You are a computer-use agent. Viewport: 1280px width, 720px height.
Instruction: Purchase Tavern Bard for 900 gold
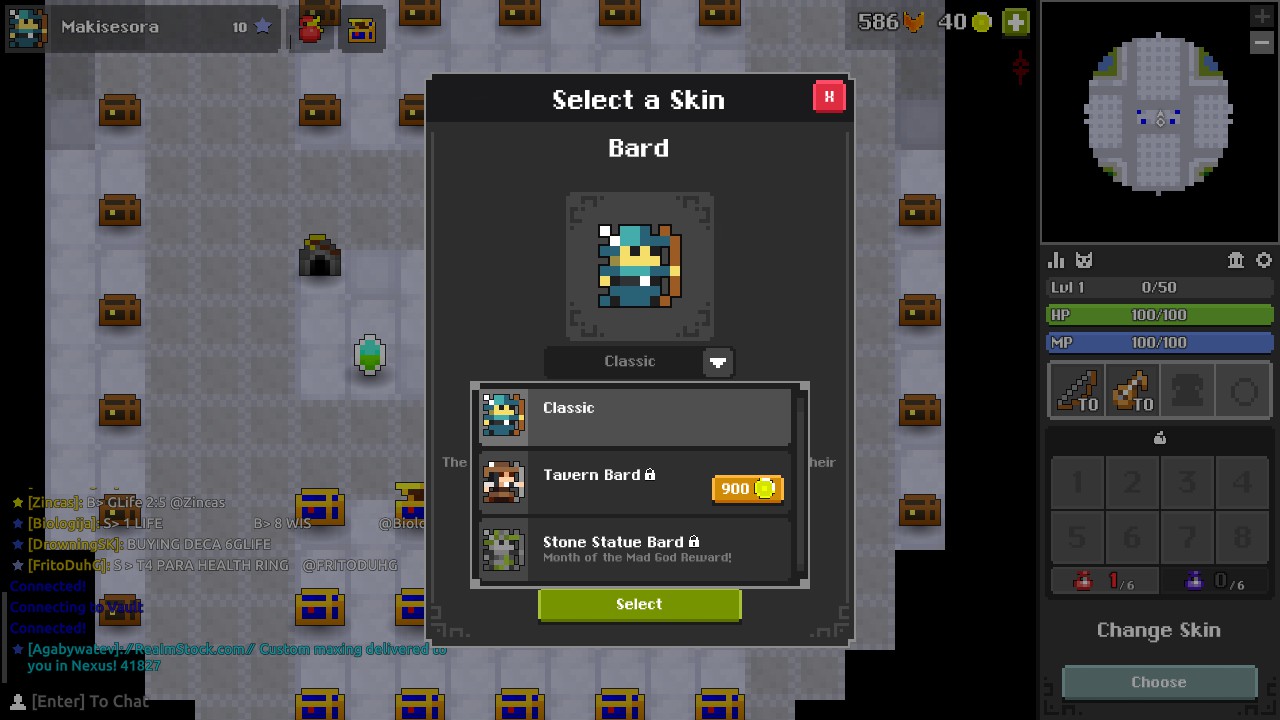748,488
